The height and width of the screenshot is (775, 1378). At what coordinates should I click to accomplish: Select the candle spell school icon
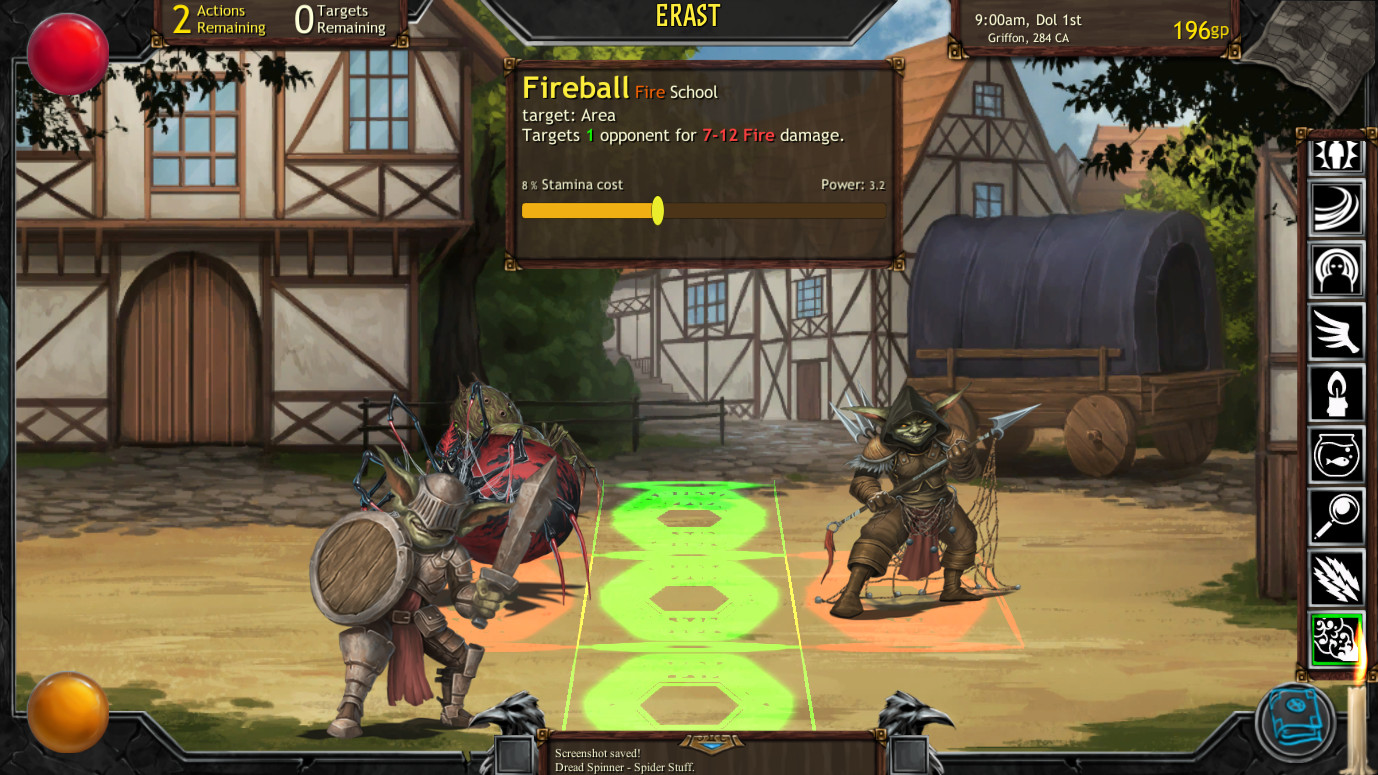1337,394
